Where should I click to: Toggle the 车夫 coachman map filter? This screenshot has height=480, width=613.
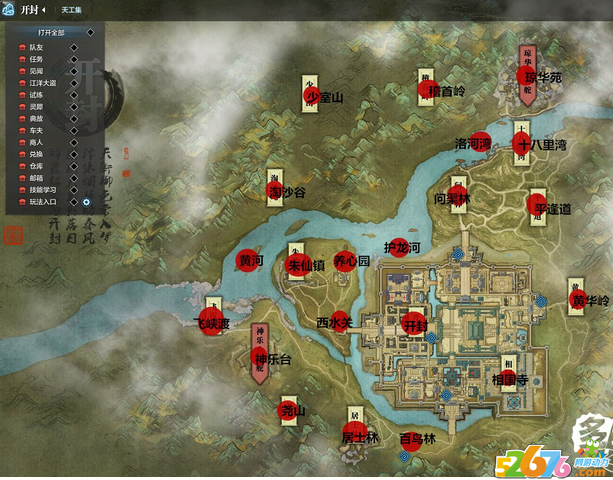coord(73,130)
